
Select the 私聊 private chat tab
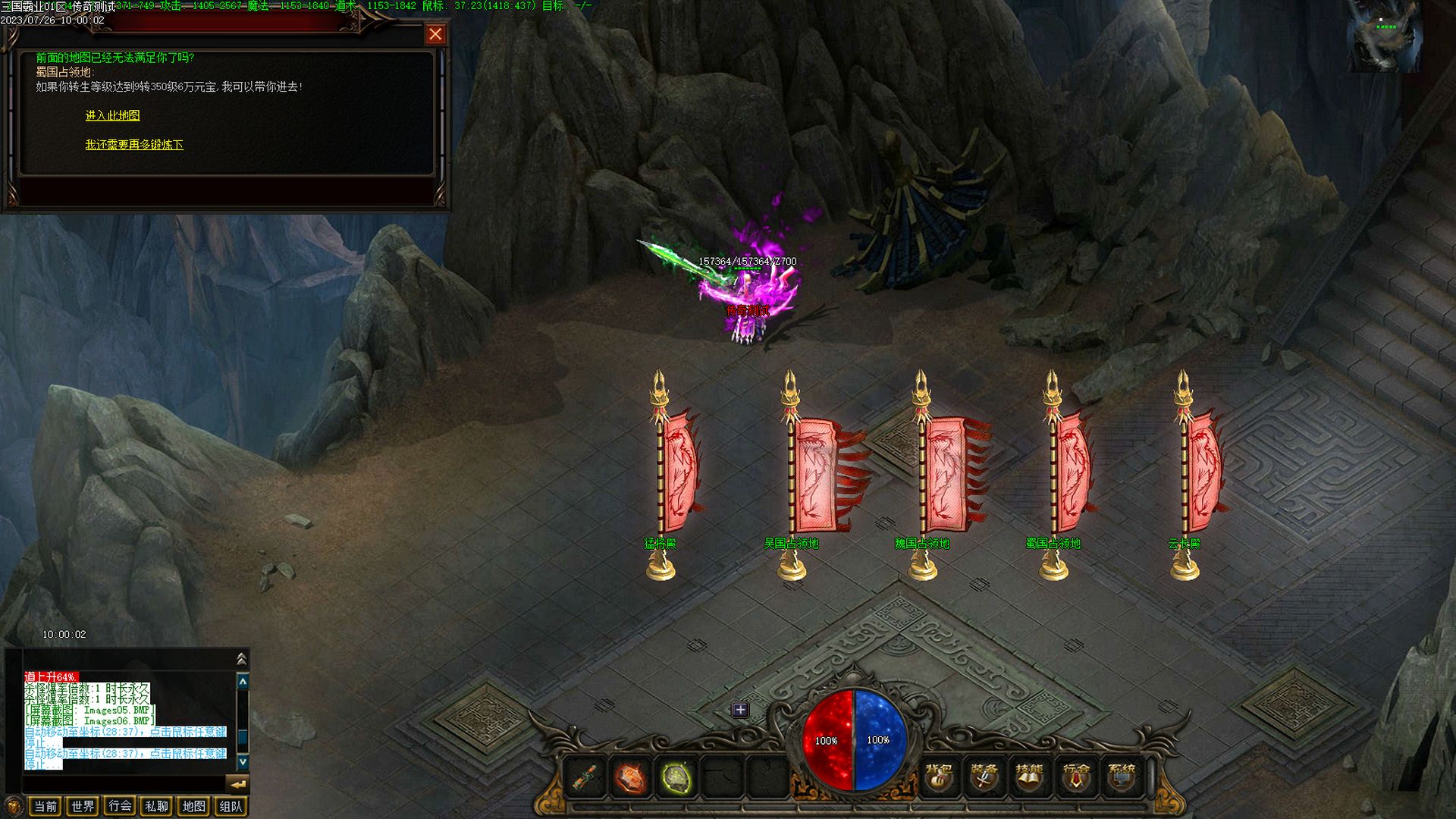(x=156, y=806)
